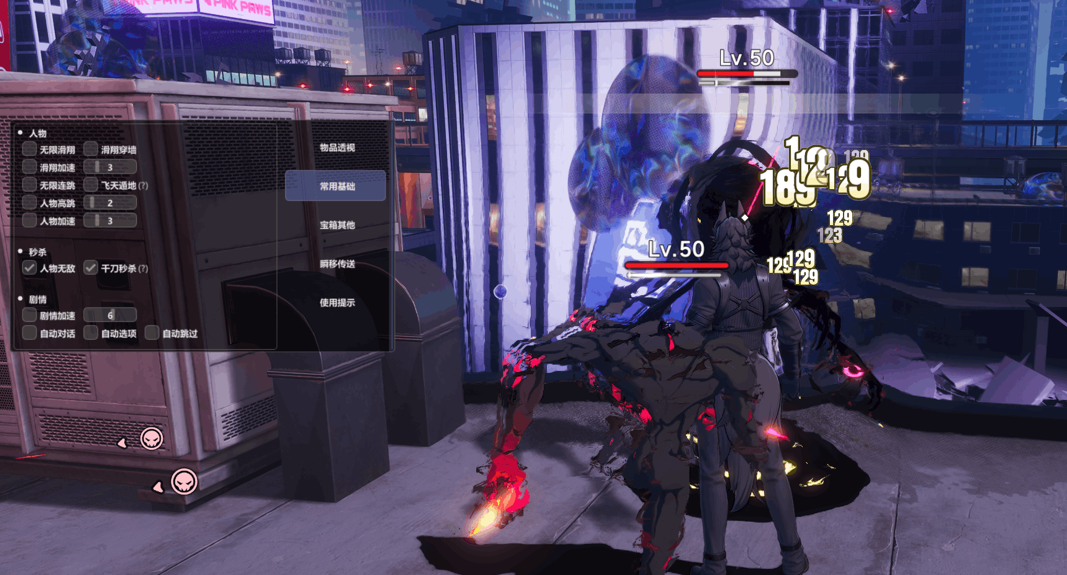The width and height of the screenshot is (1067, 575).
Task: Enable the 无限滑翔 checkbox
Action: 30,150
